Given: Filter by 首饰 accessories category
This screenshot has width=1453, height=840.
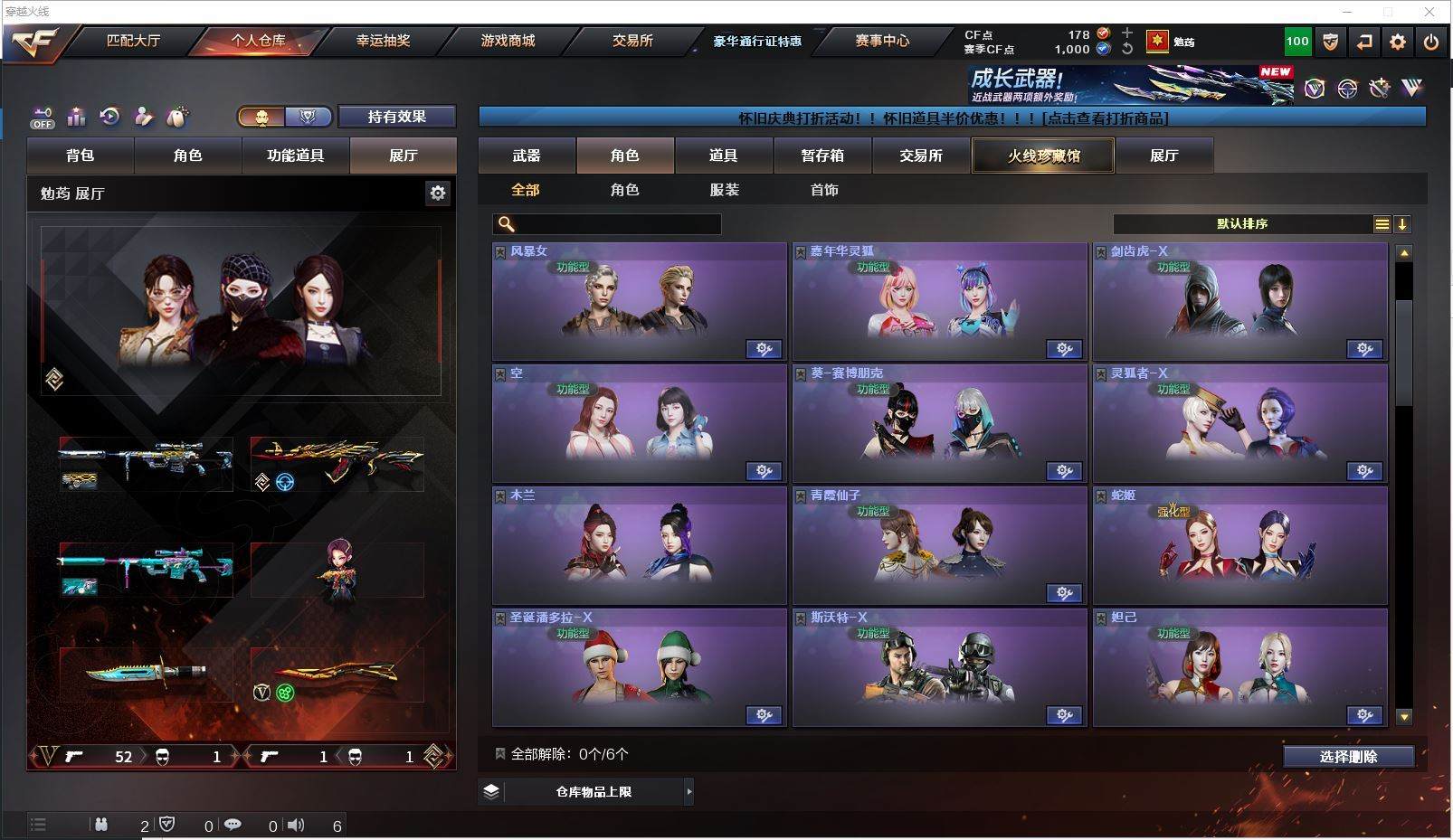Looking at the screenshot, I should [824, 190].
